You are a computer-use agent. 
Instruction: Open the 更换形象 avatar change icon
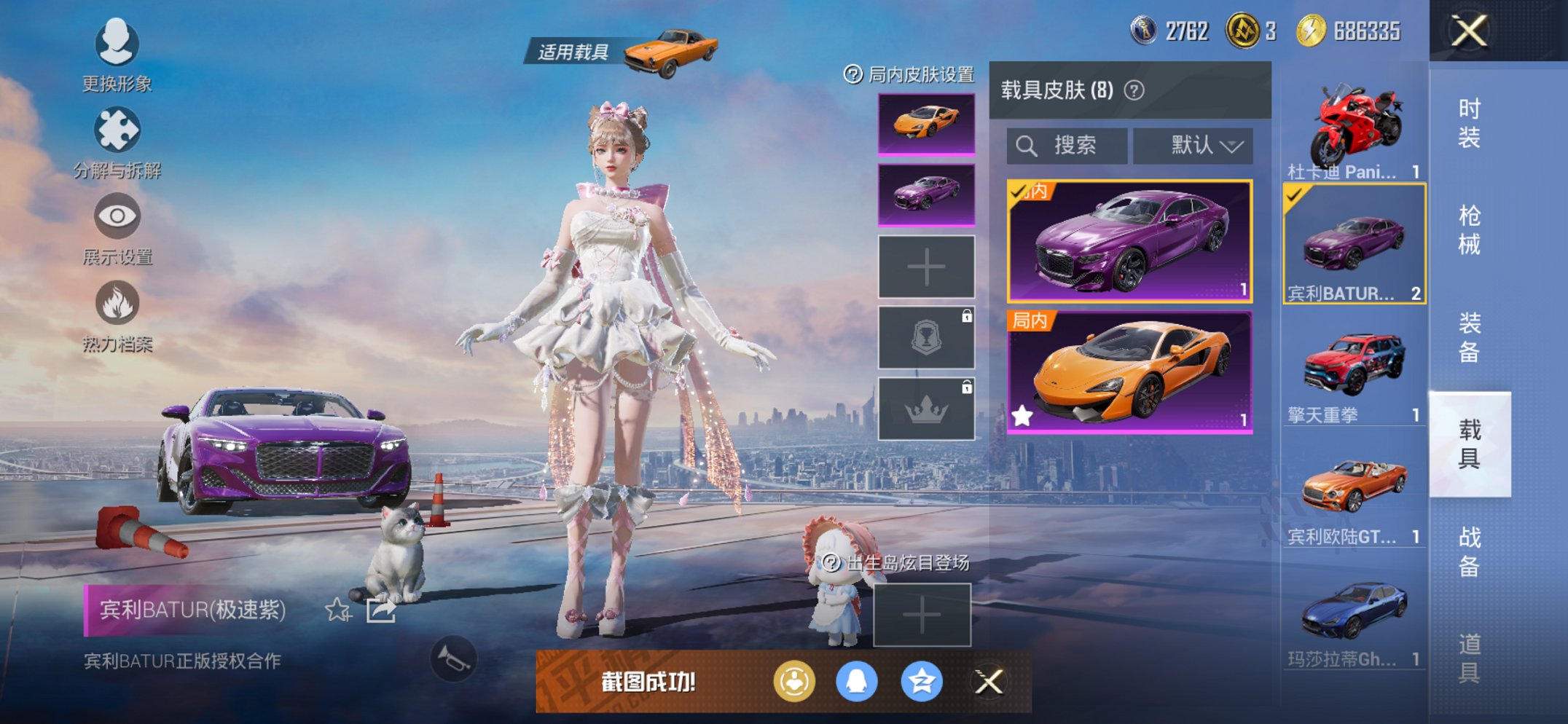(x=117, y=42)
